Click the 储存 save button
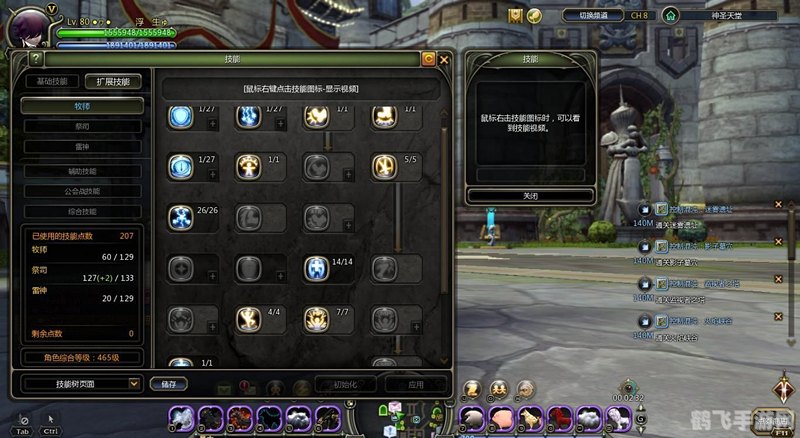Screen dimensions: 800x438 coord(167,383)
